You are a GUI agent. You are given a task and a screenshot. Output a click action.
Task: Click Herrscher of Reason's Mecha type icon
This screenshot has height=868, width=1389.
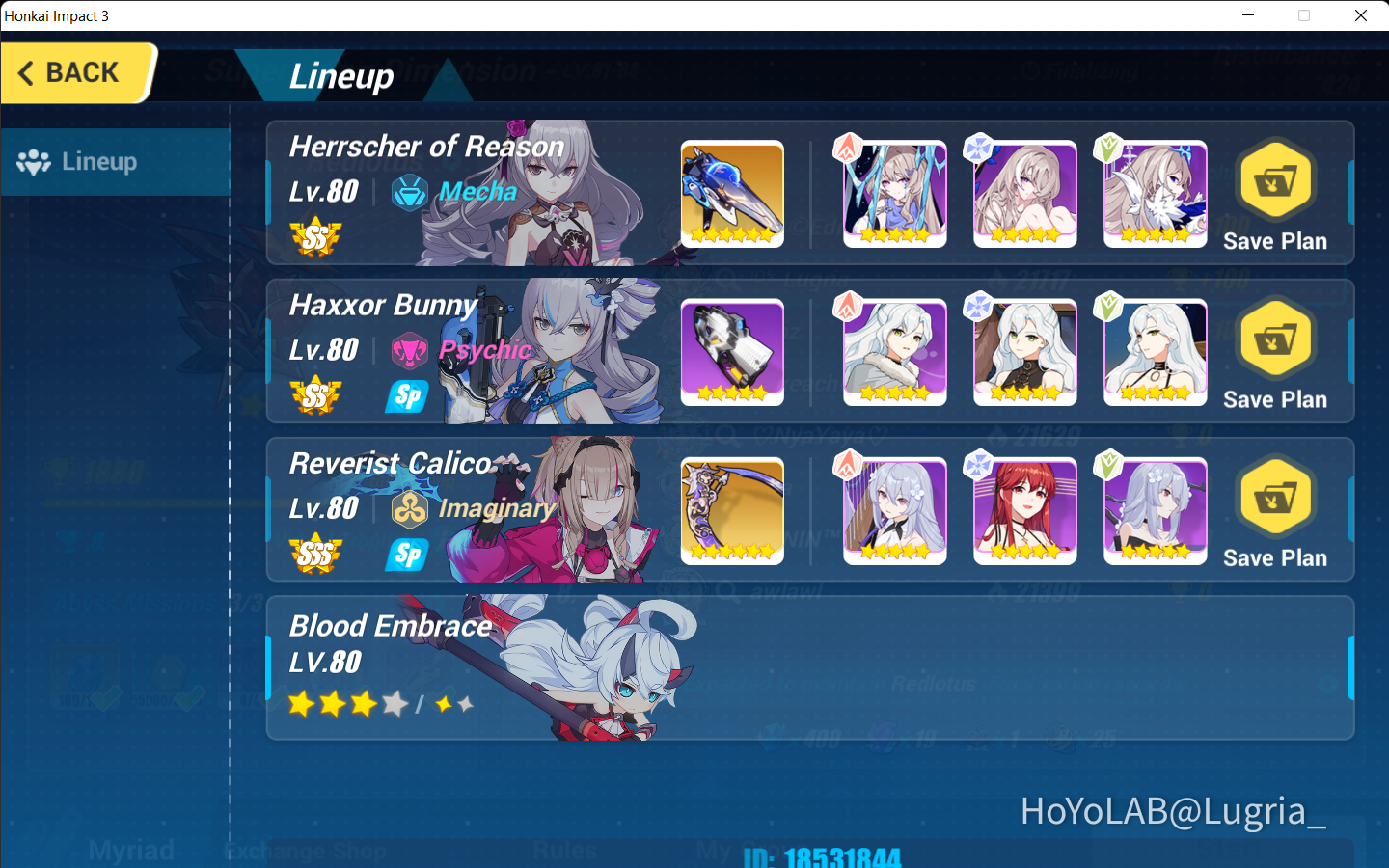(x=410, y=192)
